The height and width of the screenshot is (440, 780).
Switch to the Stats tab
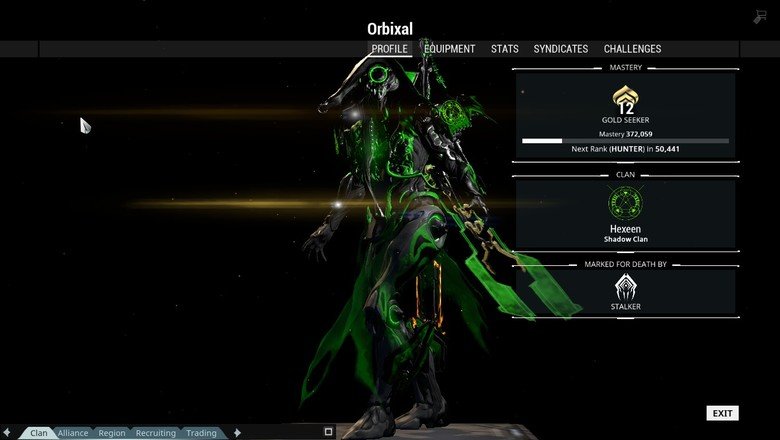[x=504, y=48]
